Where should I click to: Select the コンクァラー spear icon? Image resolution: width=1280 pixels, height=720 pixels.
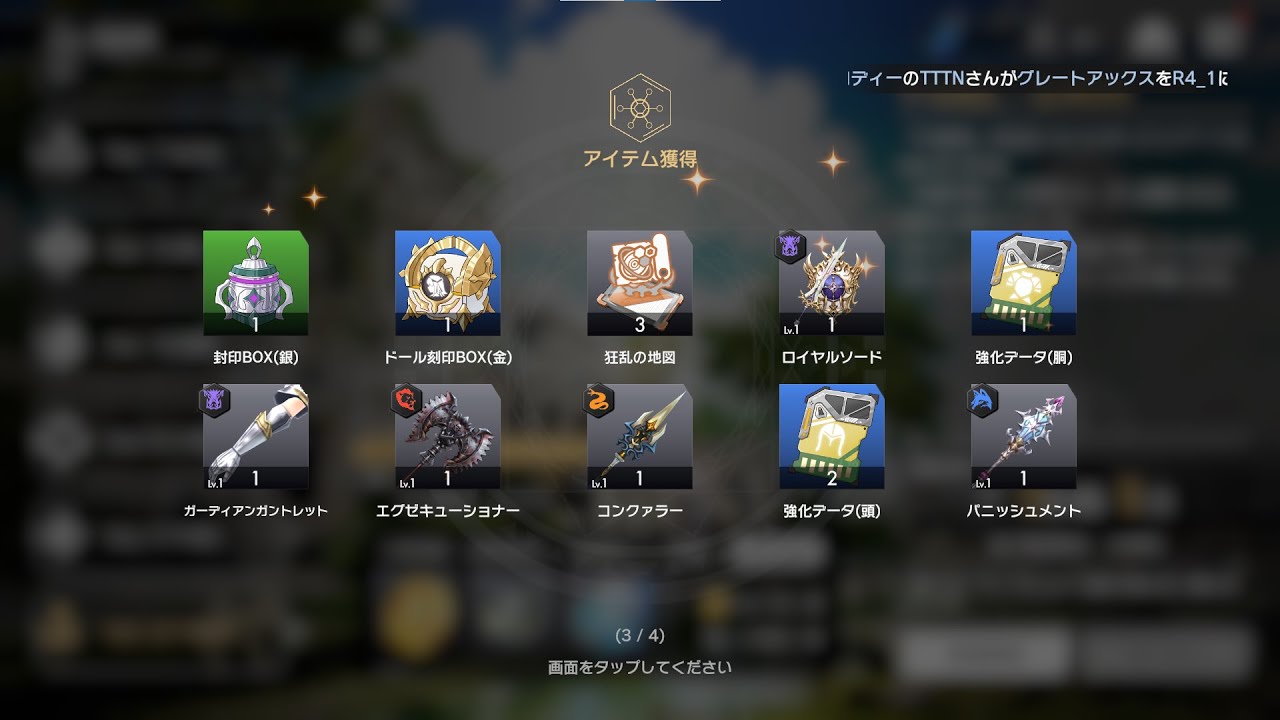[640, 438]
